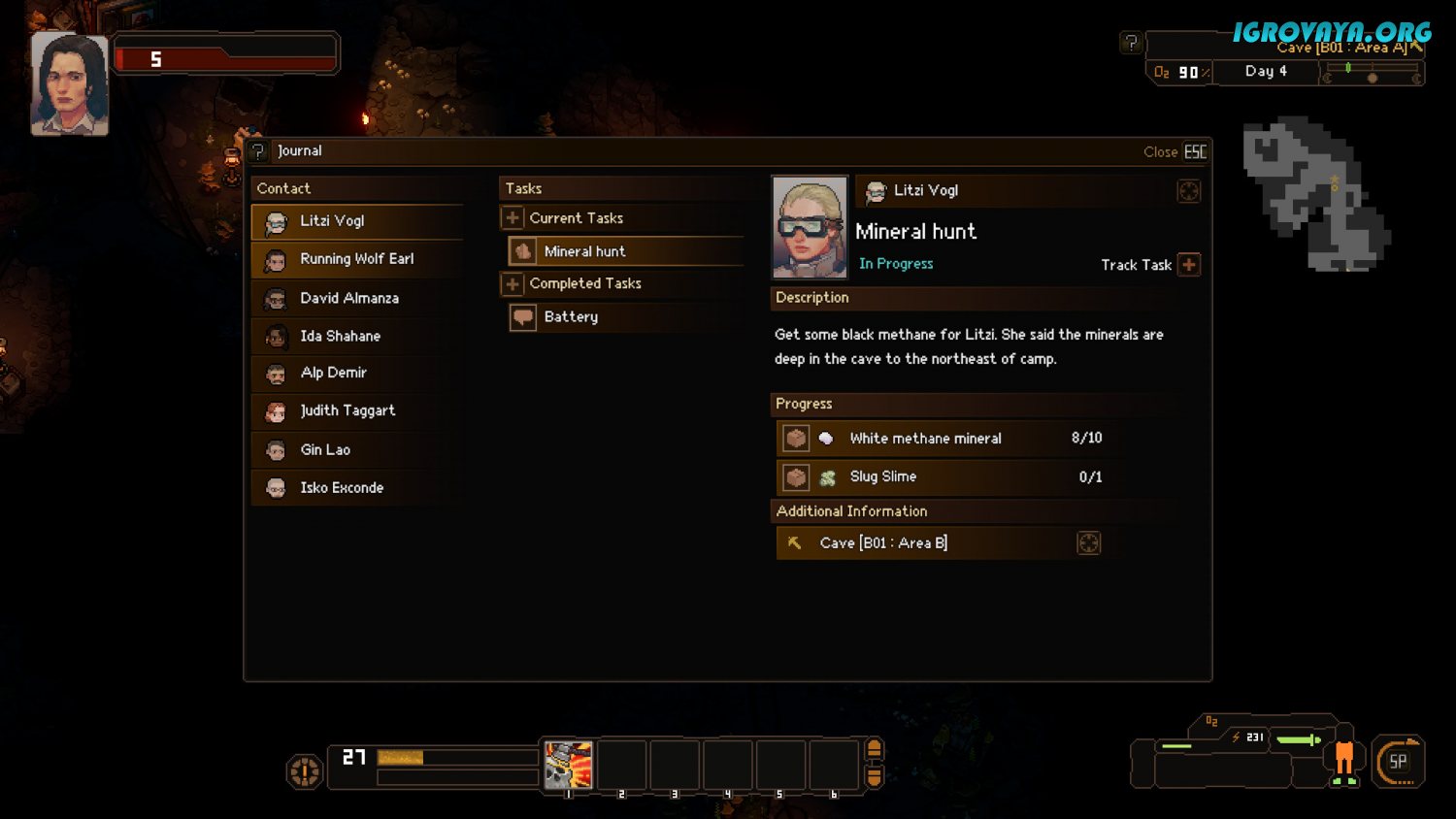Click the locate icon beside Litzi Vogl's name
The image size is (1456, 819).
1188,191
